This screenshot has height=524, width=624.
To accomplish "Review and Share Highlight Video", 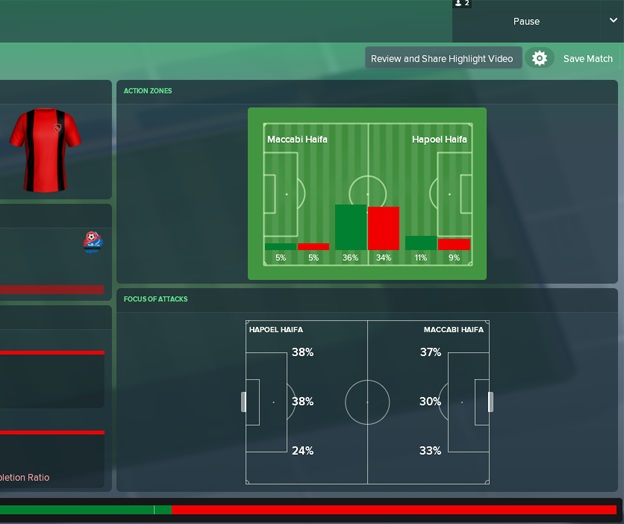I will [x=442, y=59].
